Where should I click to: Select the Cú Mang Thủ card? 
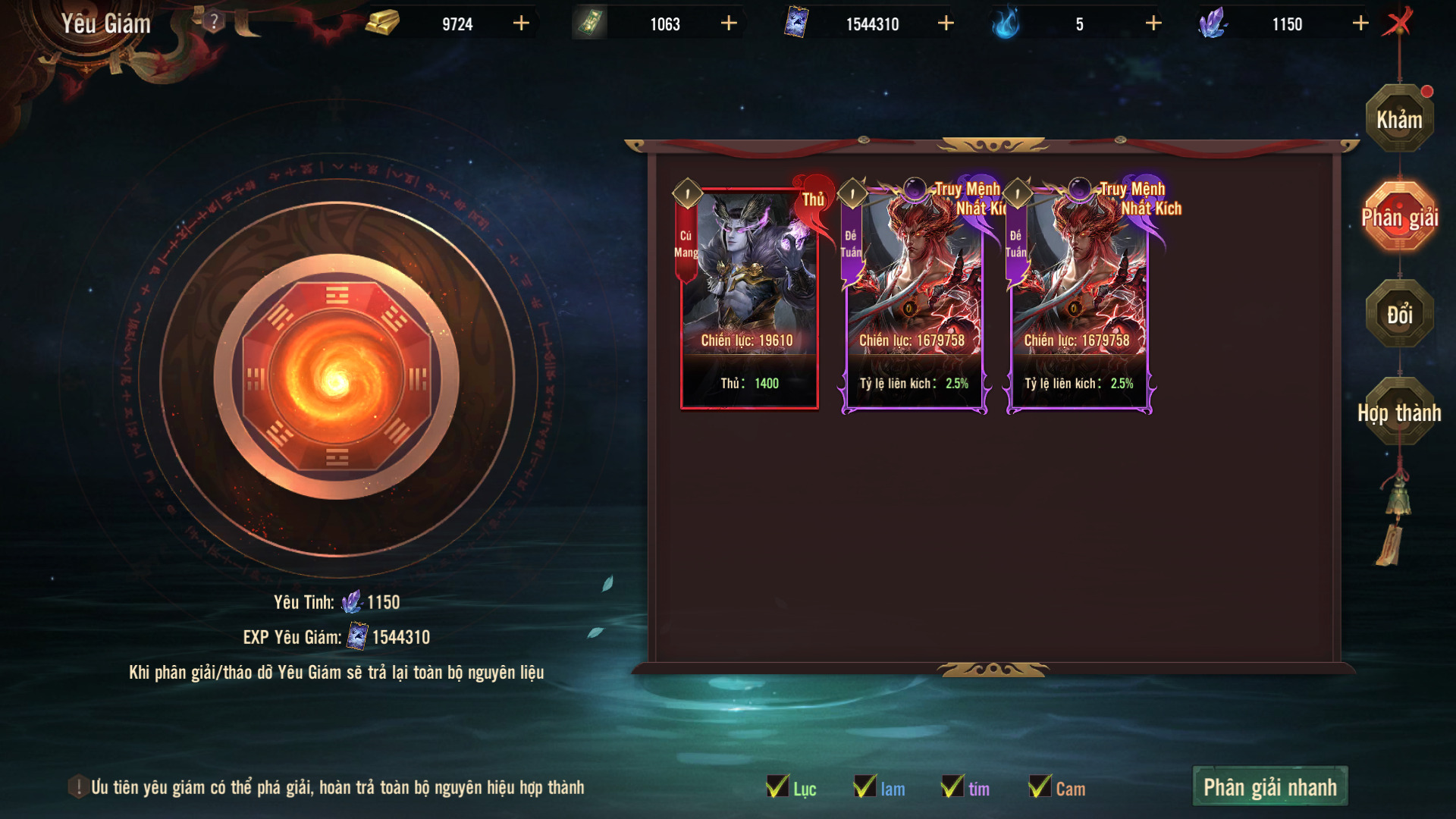749,299
